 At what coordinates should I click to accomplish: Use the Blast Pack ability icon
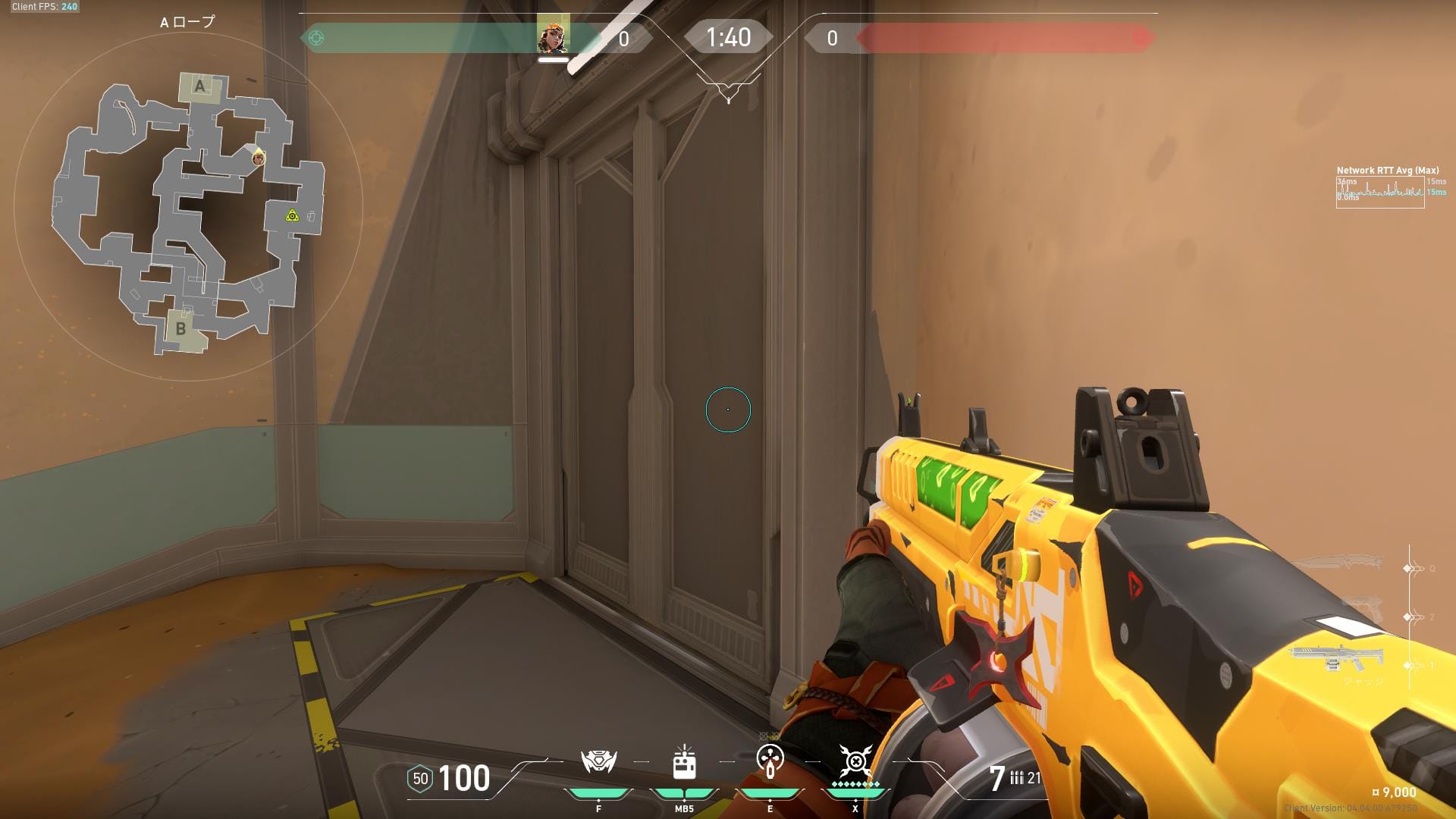click(x=684, y=761)
